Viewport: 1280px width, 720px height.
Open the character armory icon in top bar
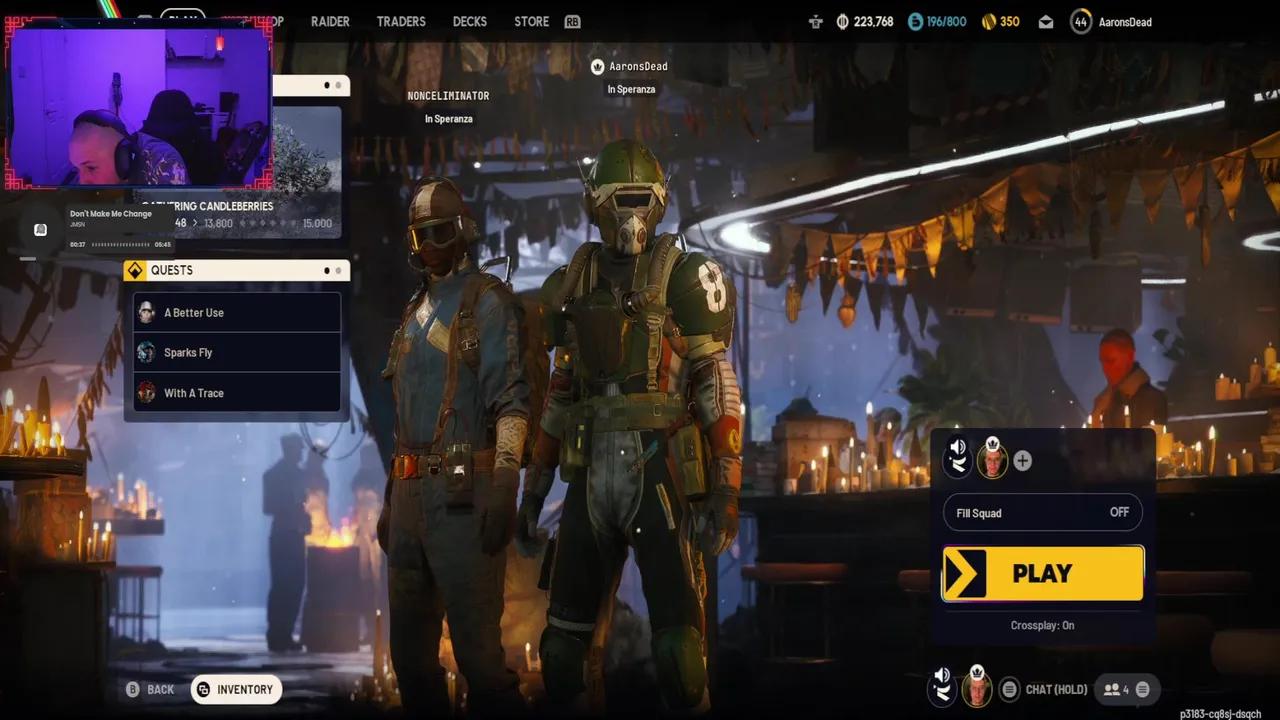click(x=815, y=21)
